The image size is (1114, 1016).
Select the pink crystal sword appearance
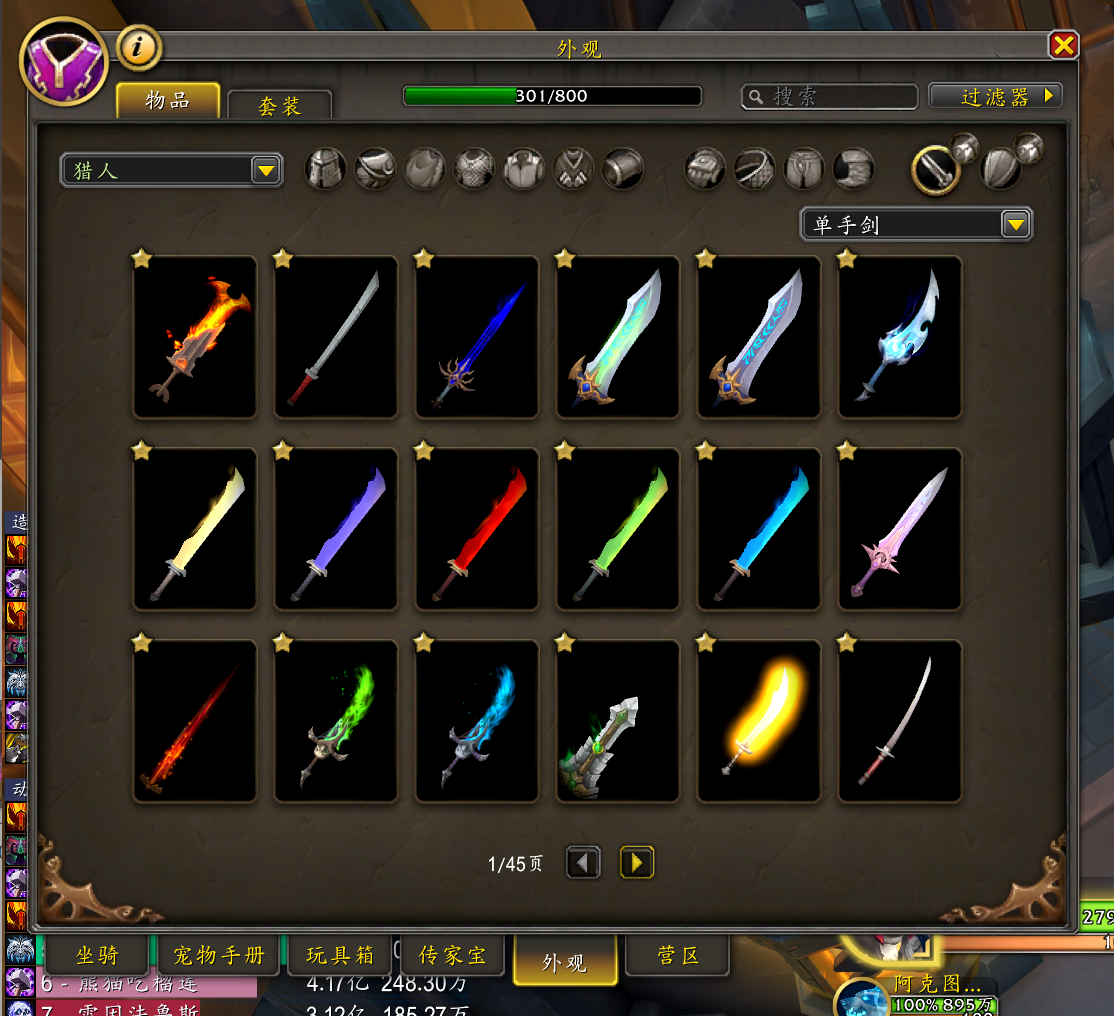tap(900, 529)
